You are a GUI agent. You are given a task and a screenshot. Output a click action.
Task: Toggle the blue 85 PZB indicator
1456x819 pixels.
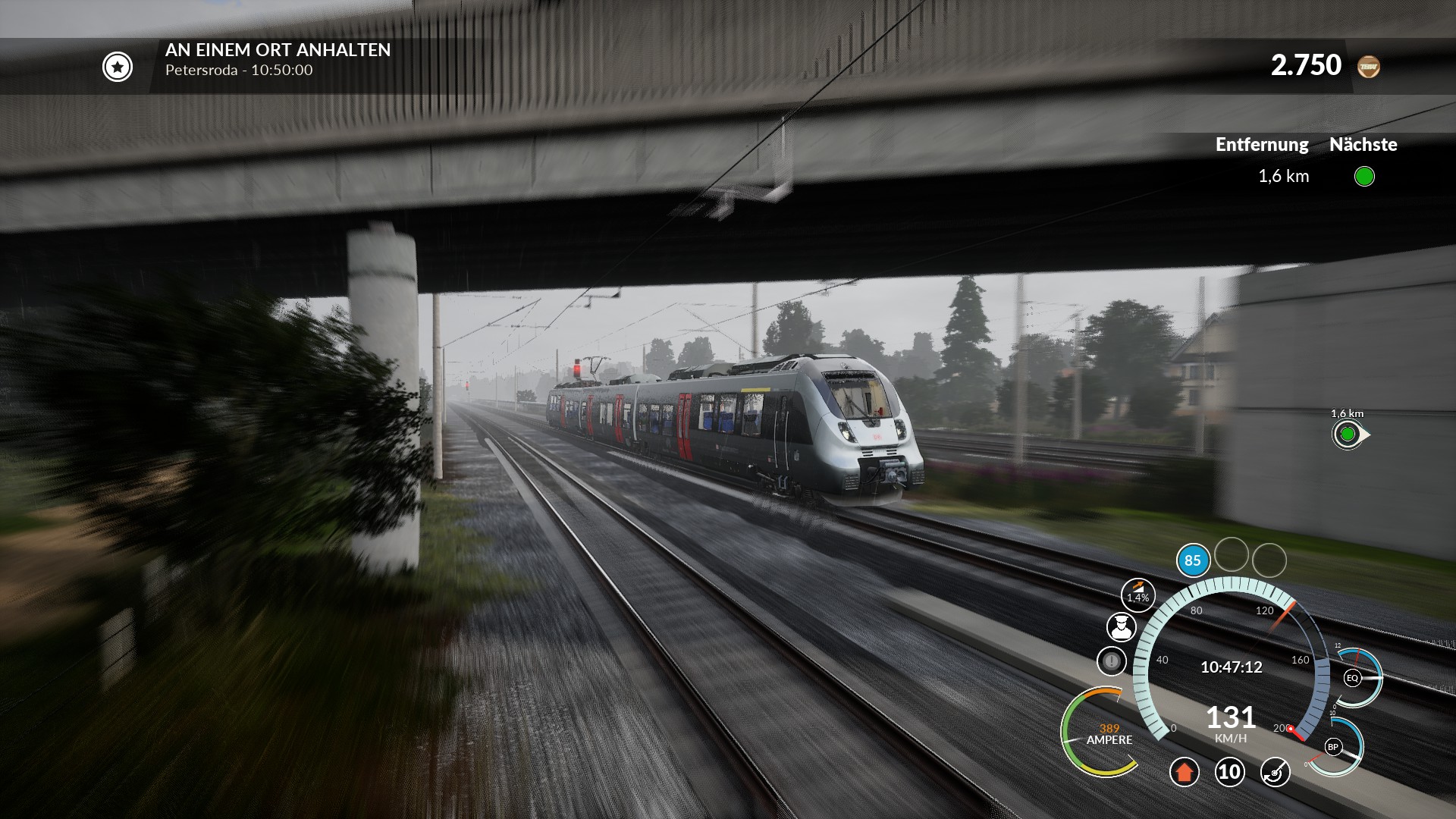click(1193, 561)
